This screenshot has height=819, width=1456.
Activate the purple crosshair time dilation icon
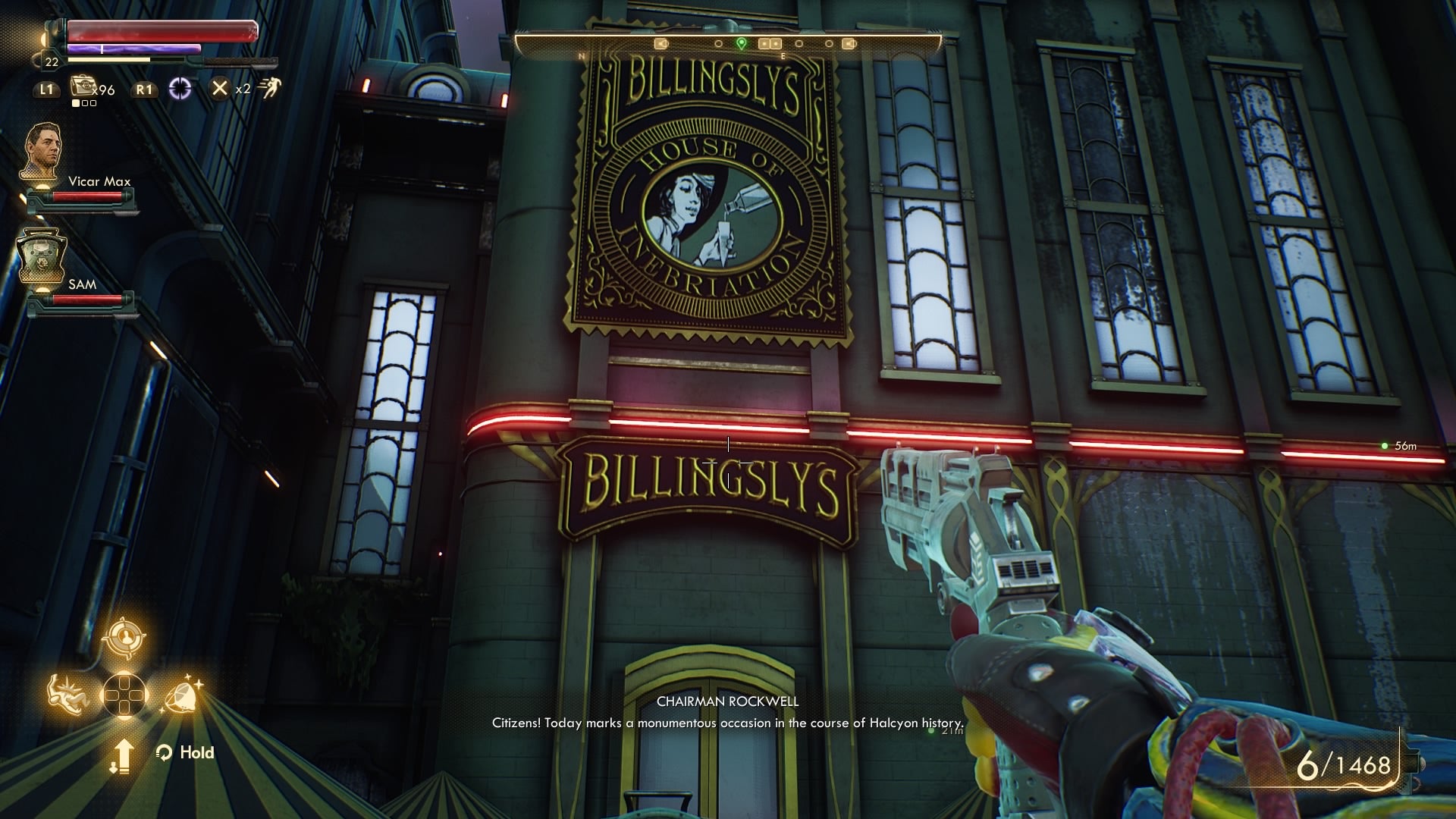coord(180,89)
